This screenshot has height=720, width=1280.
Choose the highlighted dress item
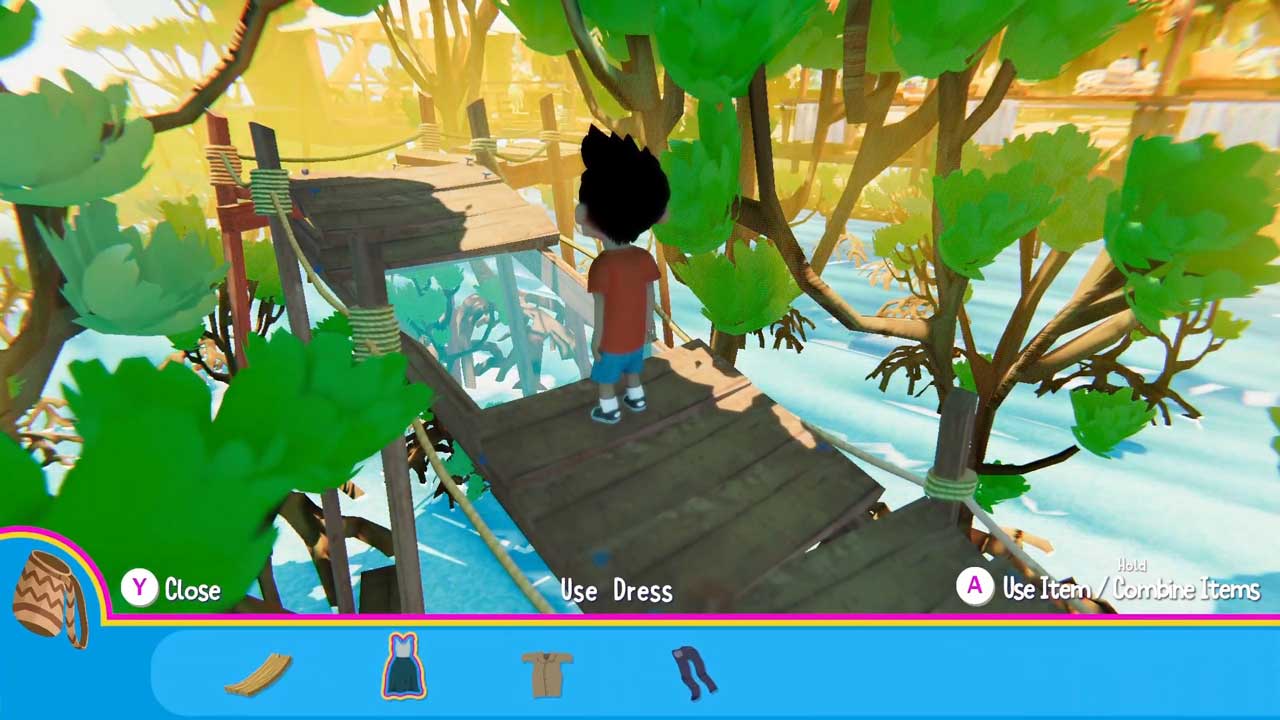[x=403, y=666]
